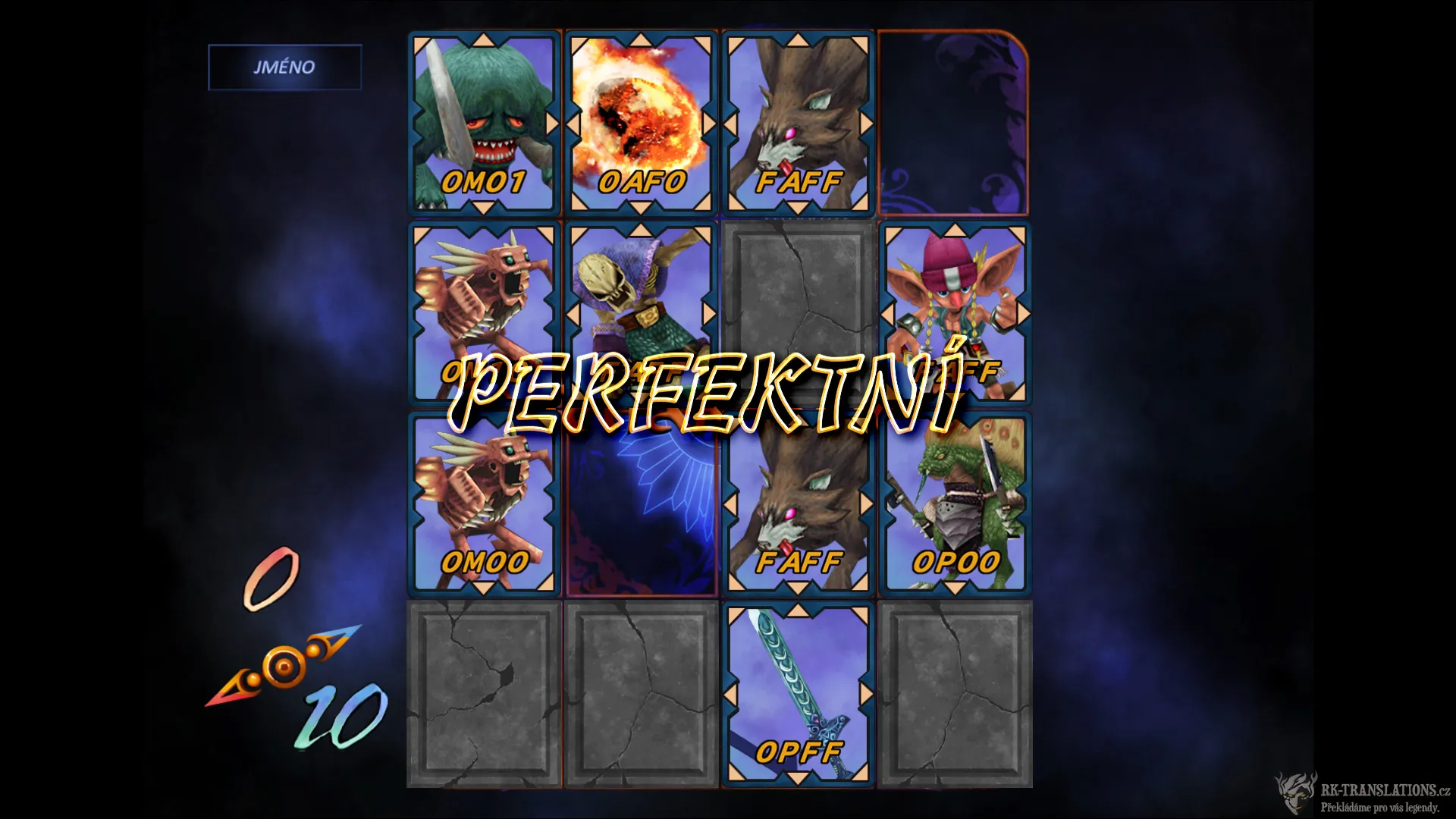Toggle the right arrow marker on the OMO1 card
Image resolution: width=1456 pixels, height=819 pixels.
552,121
